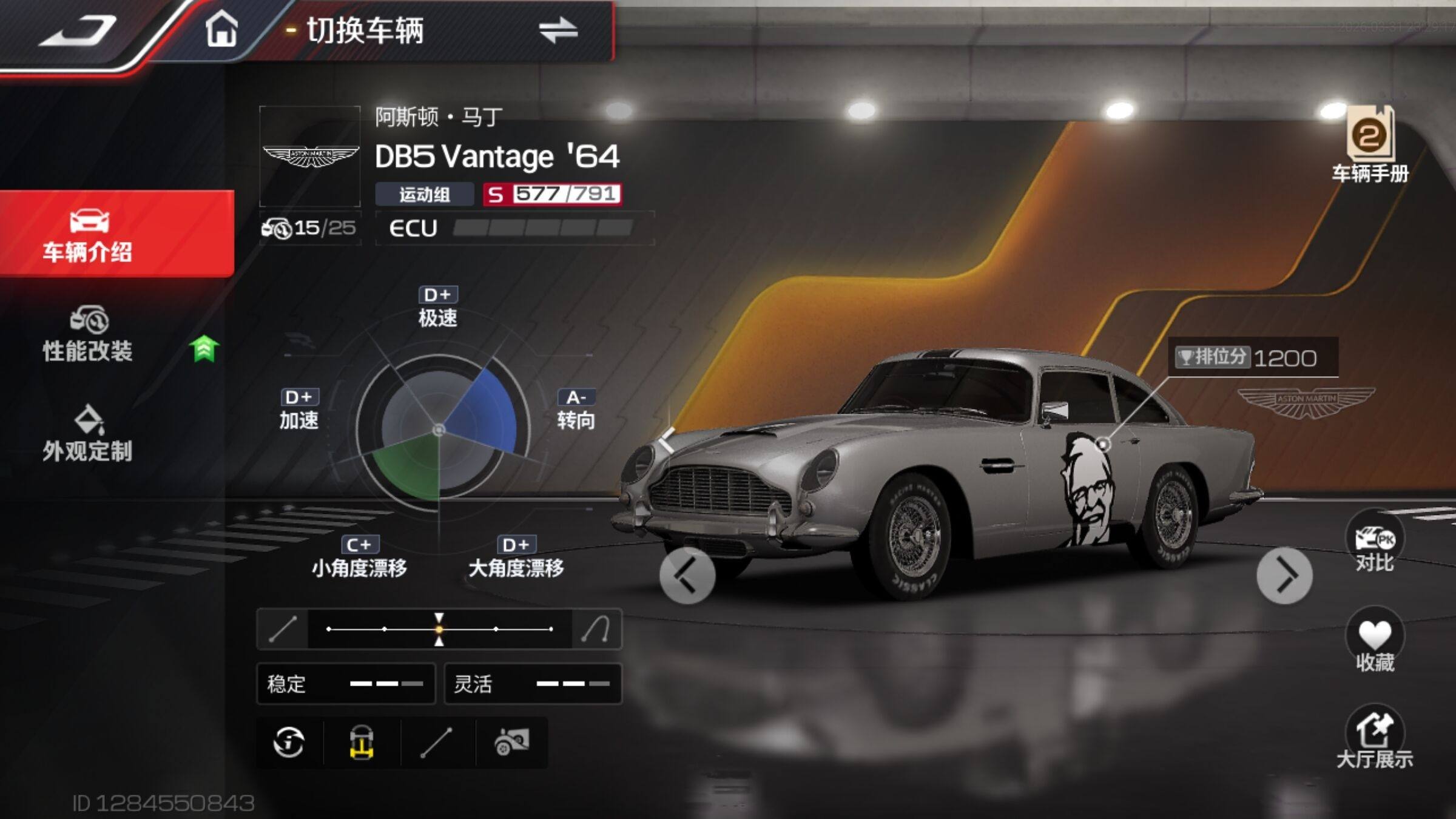Choose the 灵活 agility tuning option

click(x=533, y=684)
